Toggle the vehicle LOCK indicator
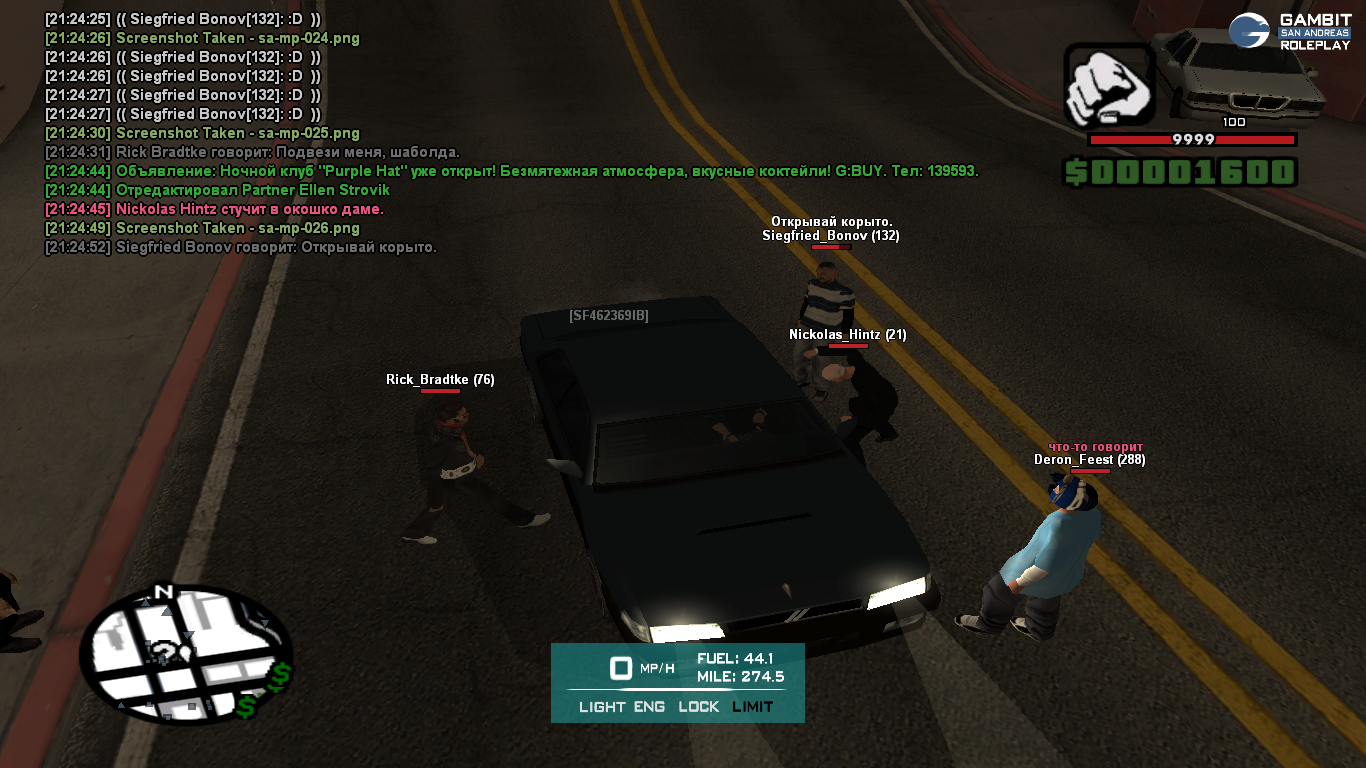 698,707
